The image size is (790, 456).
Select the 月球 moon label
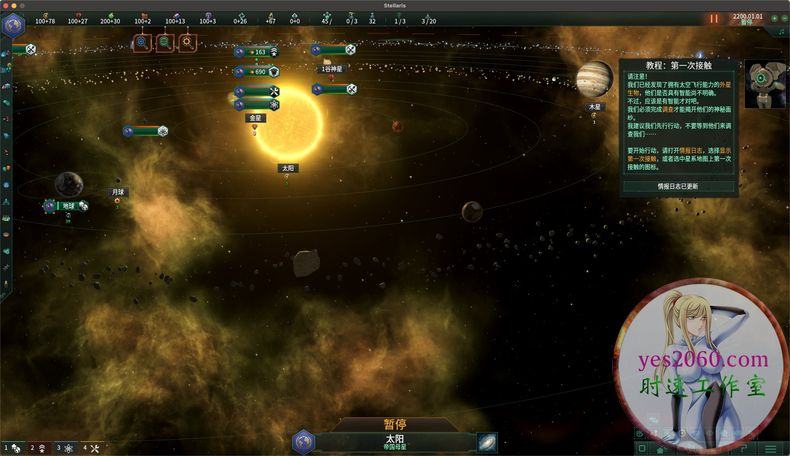[x=117, y=191]
